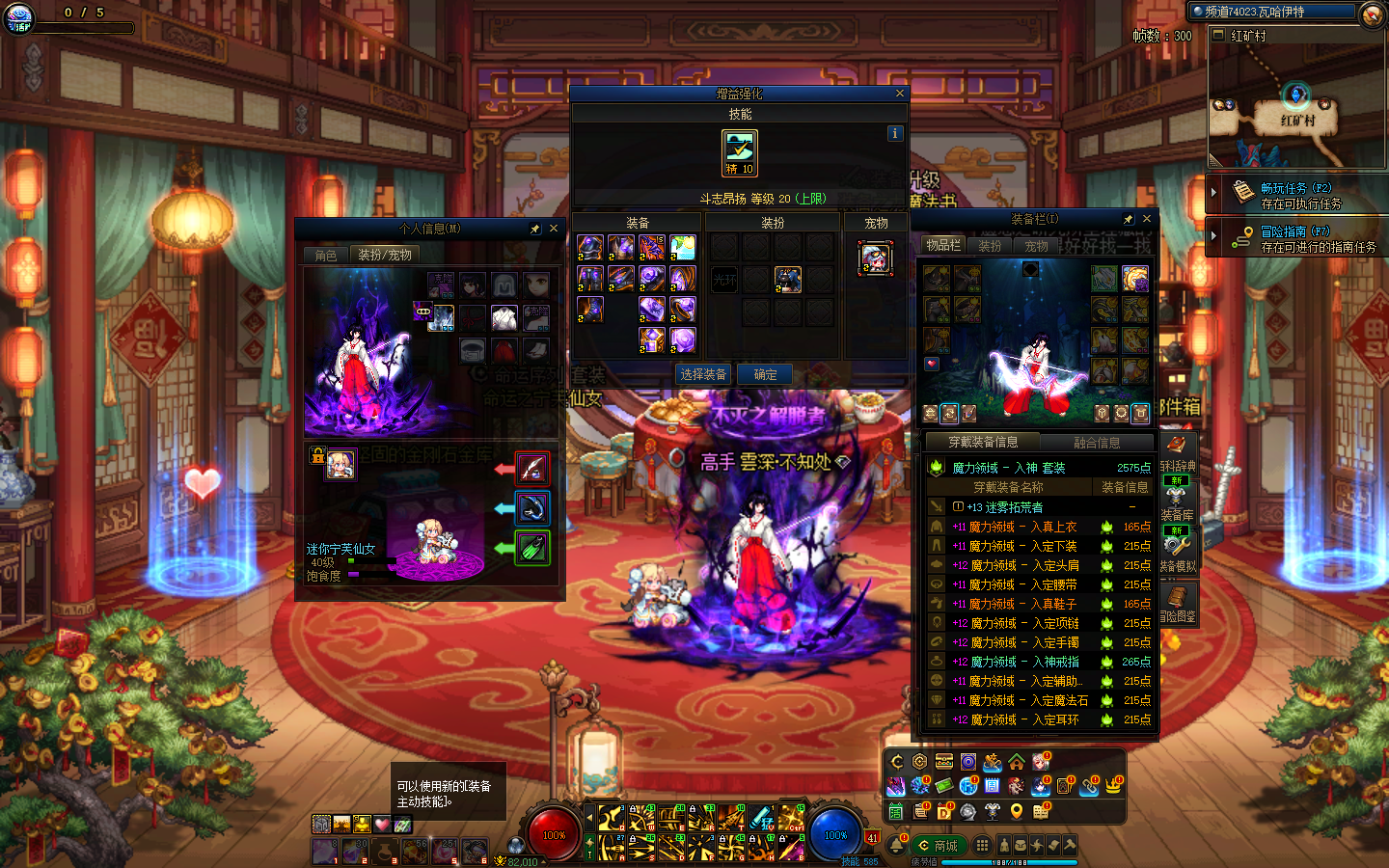This screenshot has width=1389, height=868.
Task: Select the 穿戴装备信息 tab
Action: [983, 442]
